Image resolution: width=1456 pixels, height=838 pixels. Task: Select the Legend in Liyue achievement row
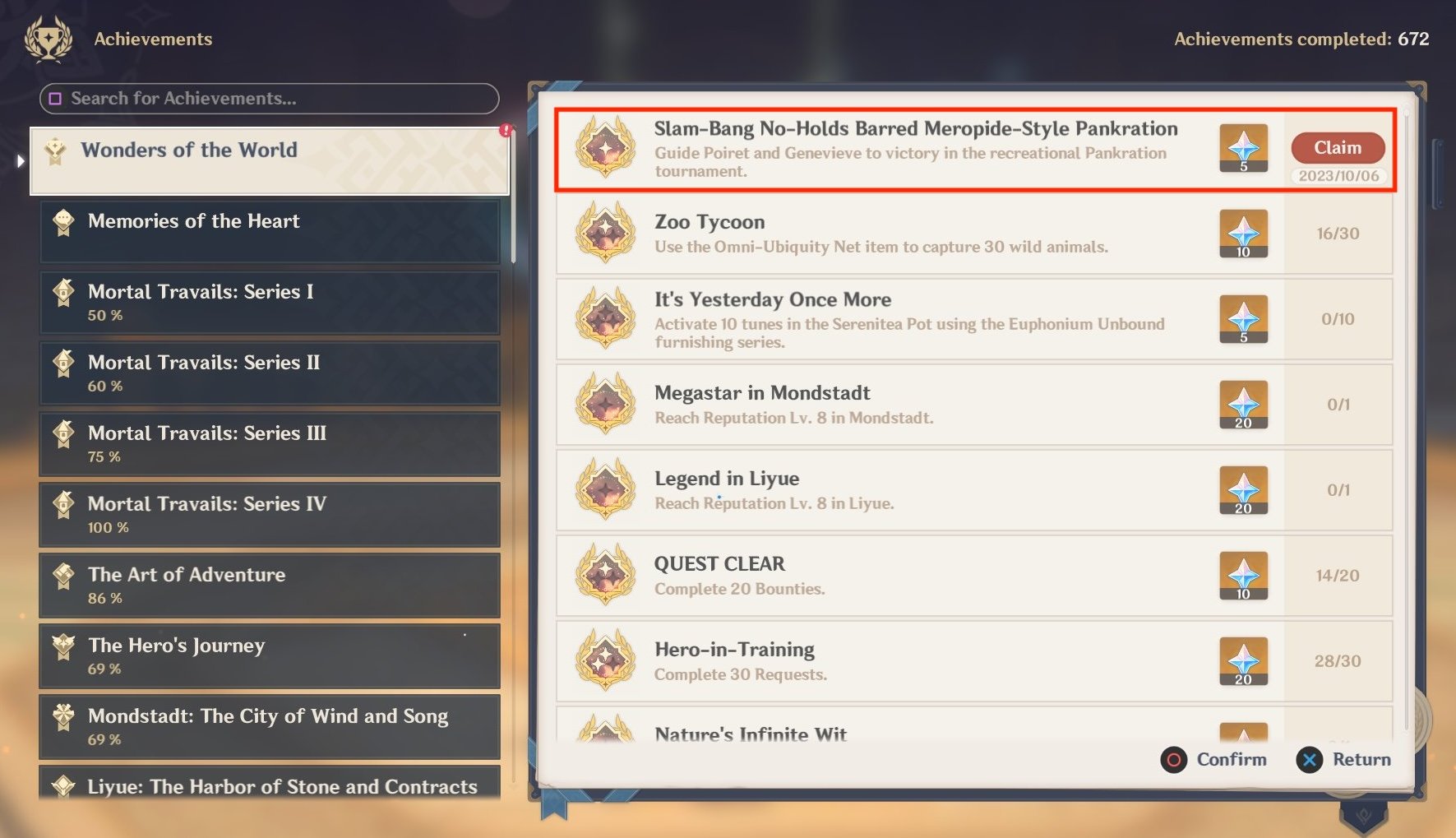pyautogui.click(x=904, y=489)
